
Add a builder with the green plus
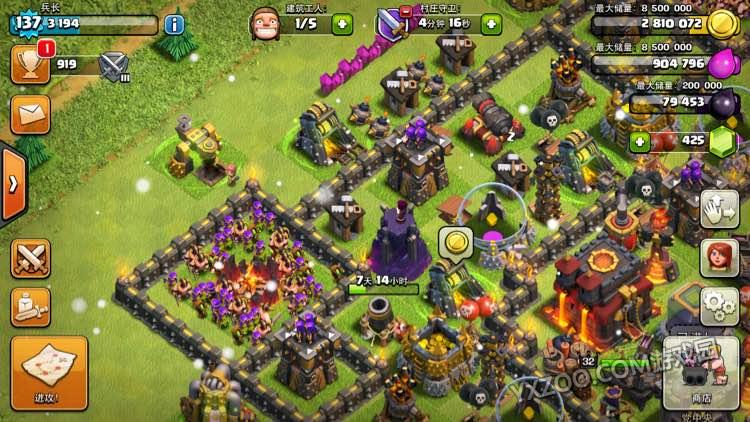pos(342,23)
